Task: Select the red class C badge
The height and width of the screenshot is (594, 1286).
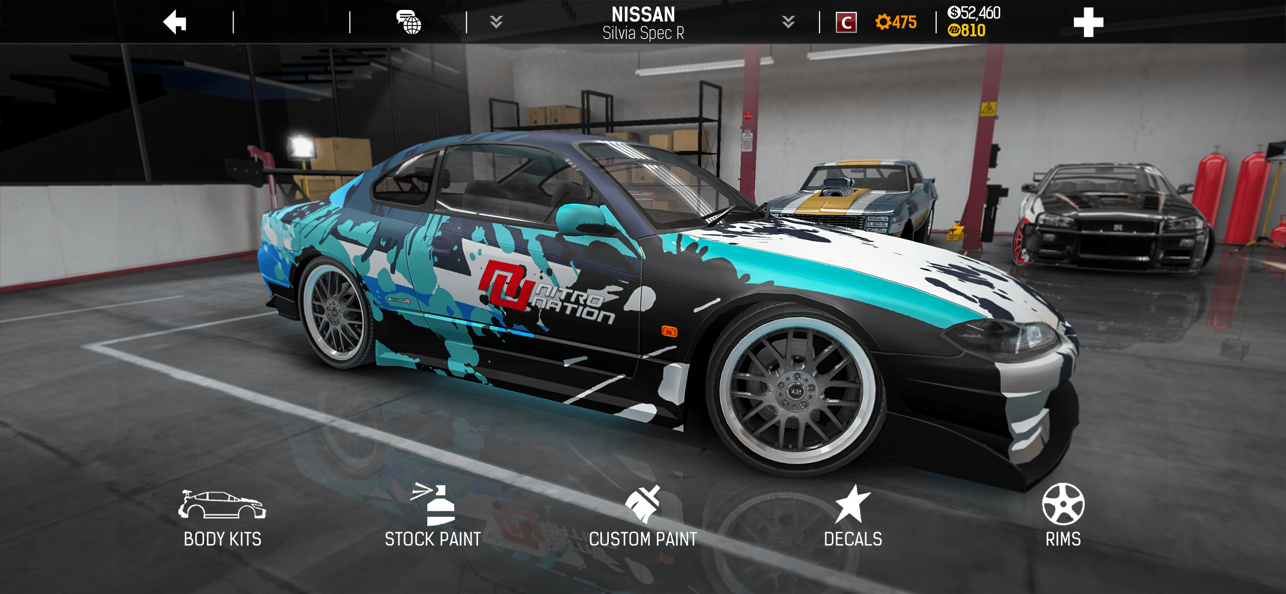Action: (846, 22)
